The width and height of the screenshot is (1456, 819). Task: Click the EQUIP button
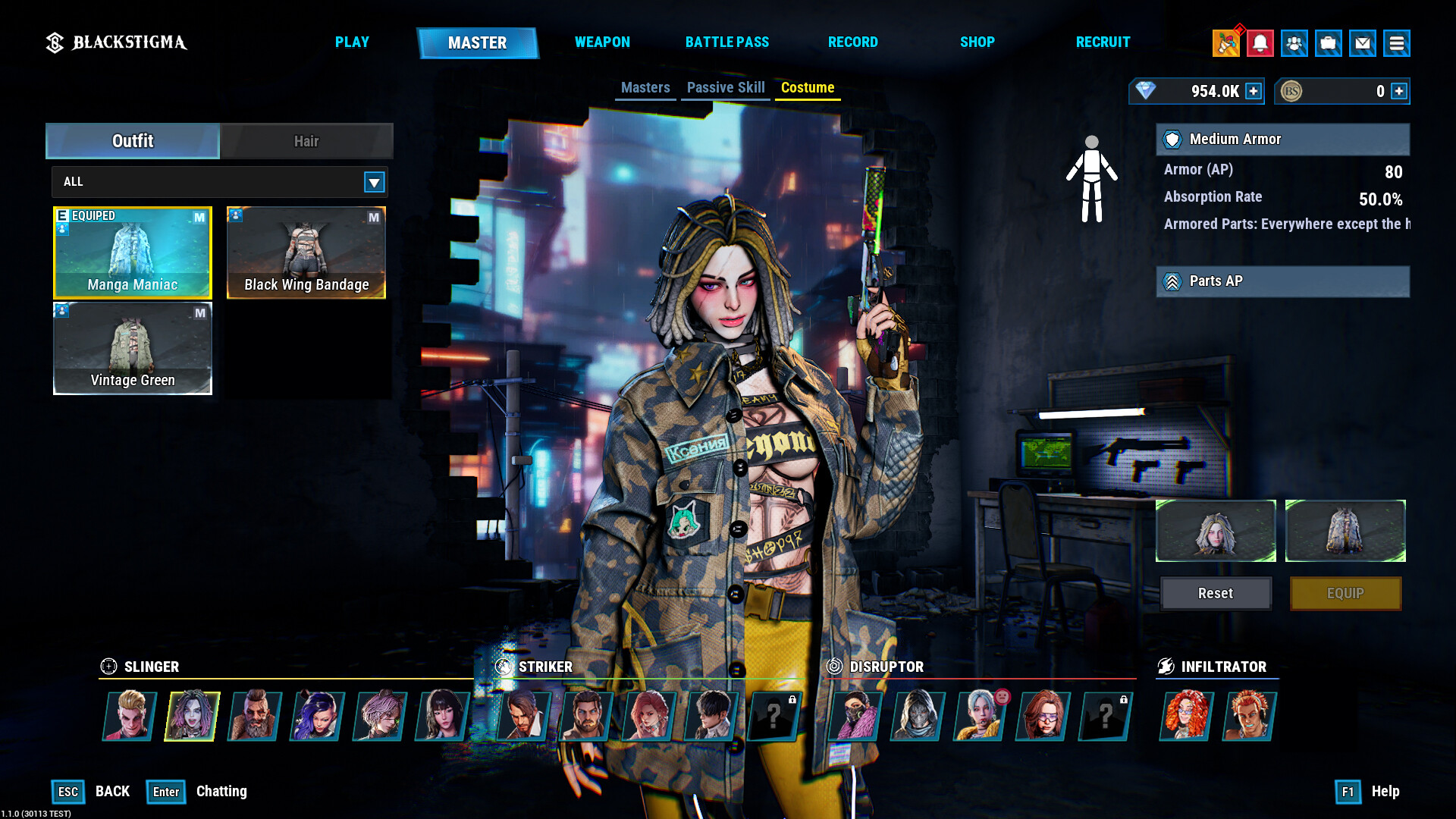(x=1345, y=593)
